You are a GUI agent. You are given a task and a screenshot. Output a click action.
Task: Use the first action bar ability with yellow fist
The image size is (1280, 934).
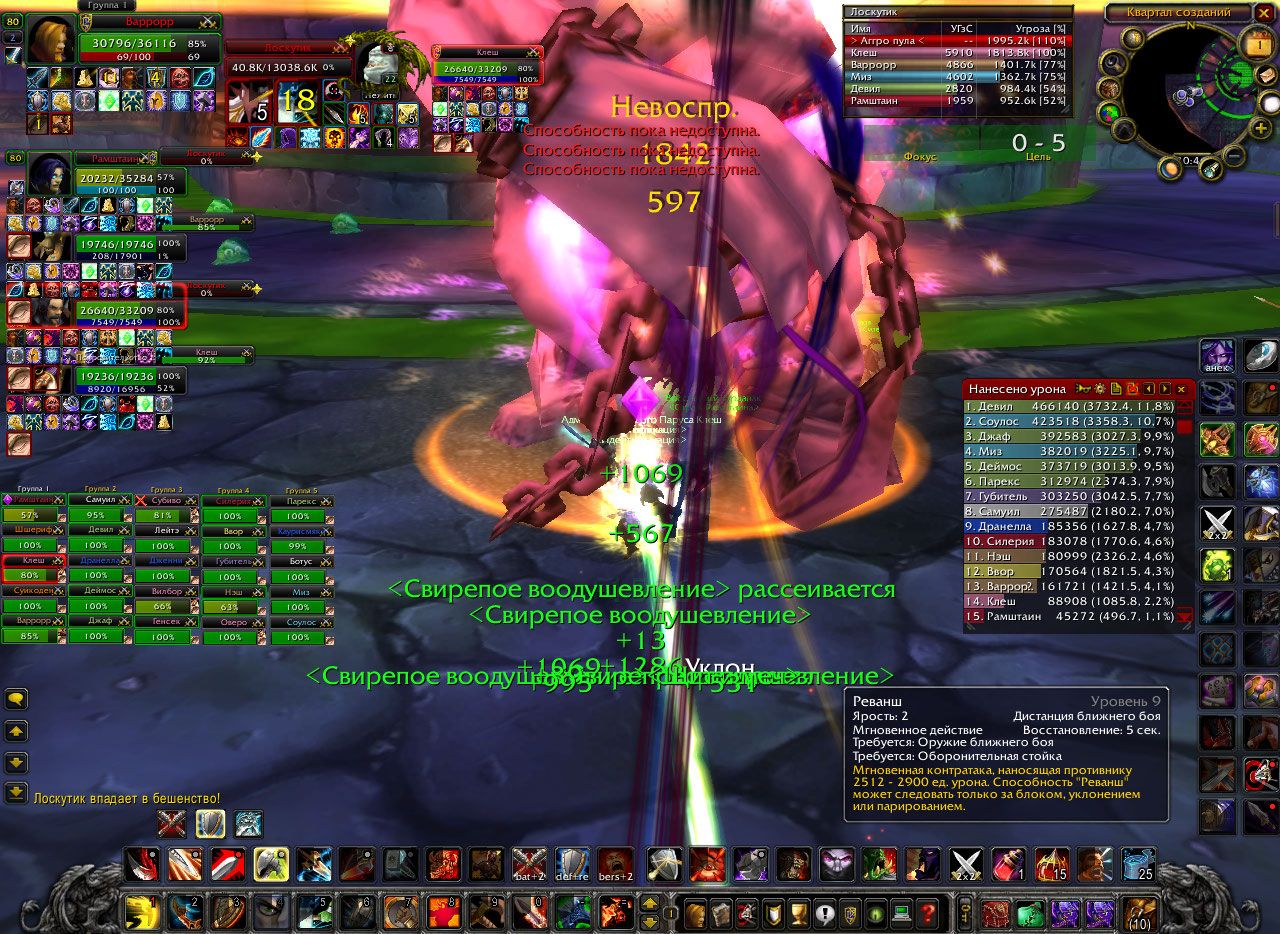141,912
